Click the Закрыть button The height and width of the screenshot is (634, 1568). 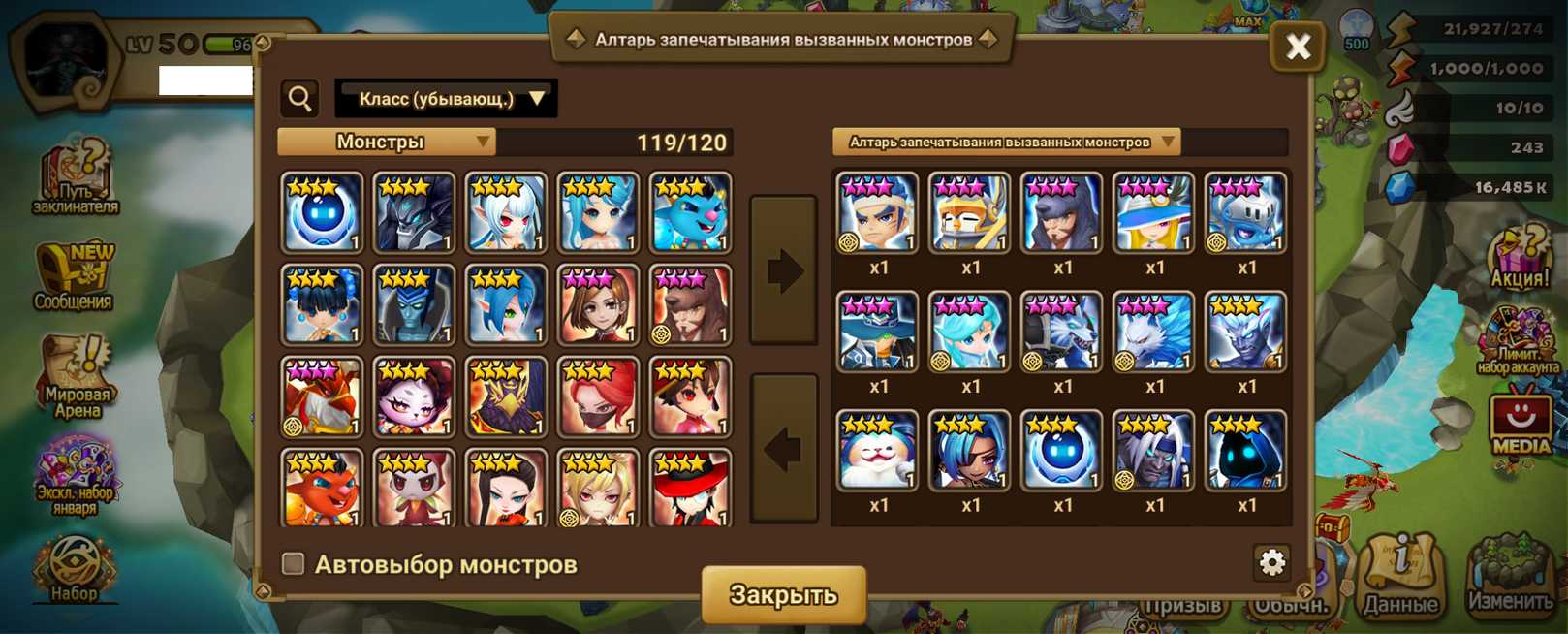pos(783,594)
